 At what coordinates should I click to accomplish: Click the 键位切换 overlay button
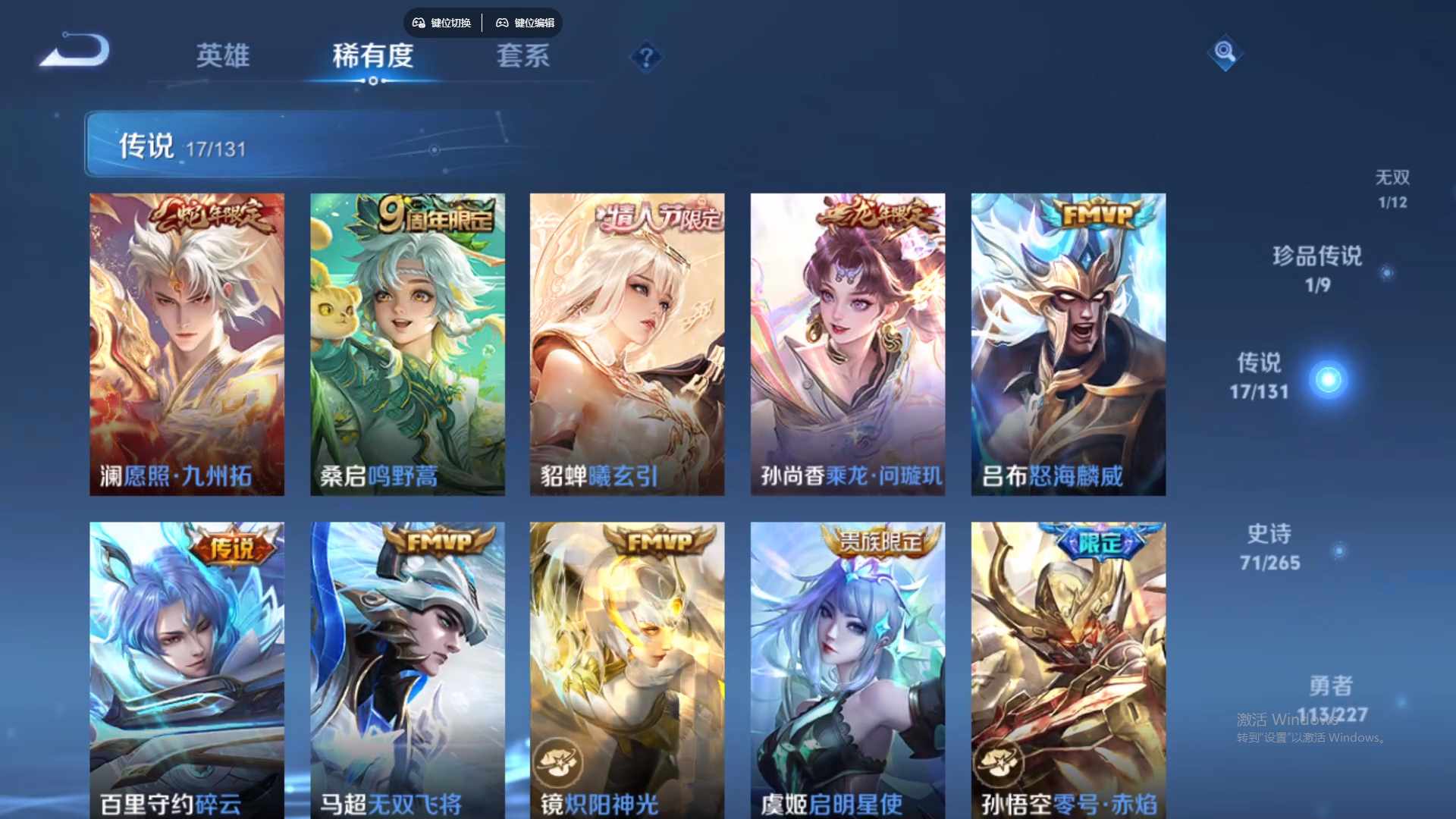(443, 23)
